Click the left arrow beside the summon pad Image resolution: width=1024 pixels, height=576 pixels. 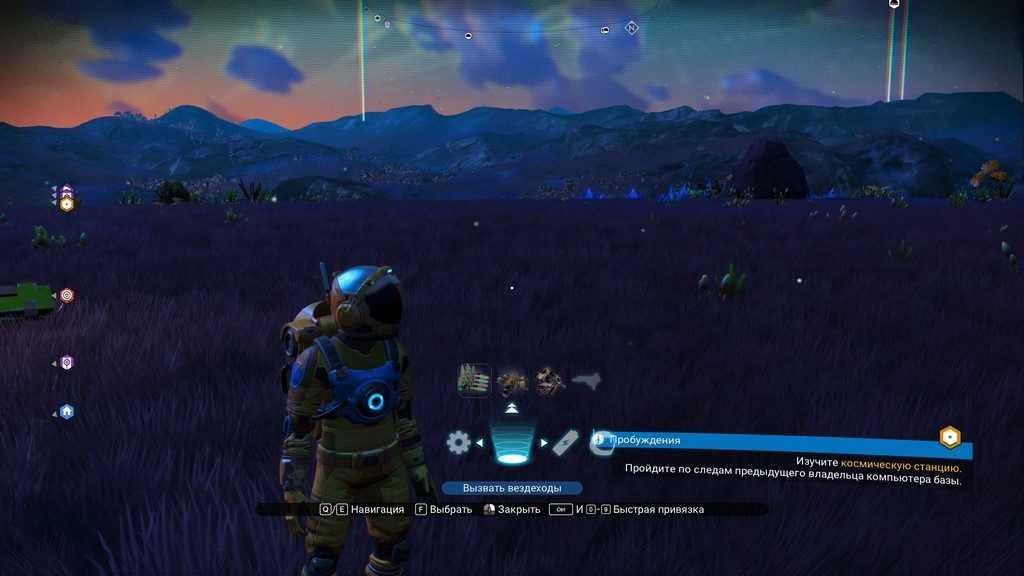point(480,442)
